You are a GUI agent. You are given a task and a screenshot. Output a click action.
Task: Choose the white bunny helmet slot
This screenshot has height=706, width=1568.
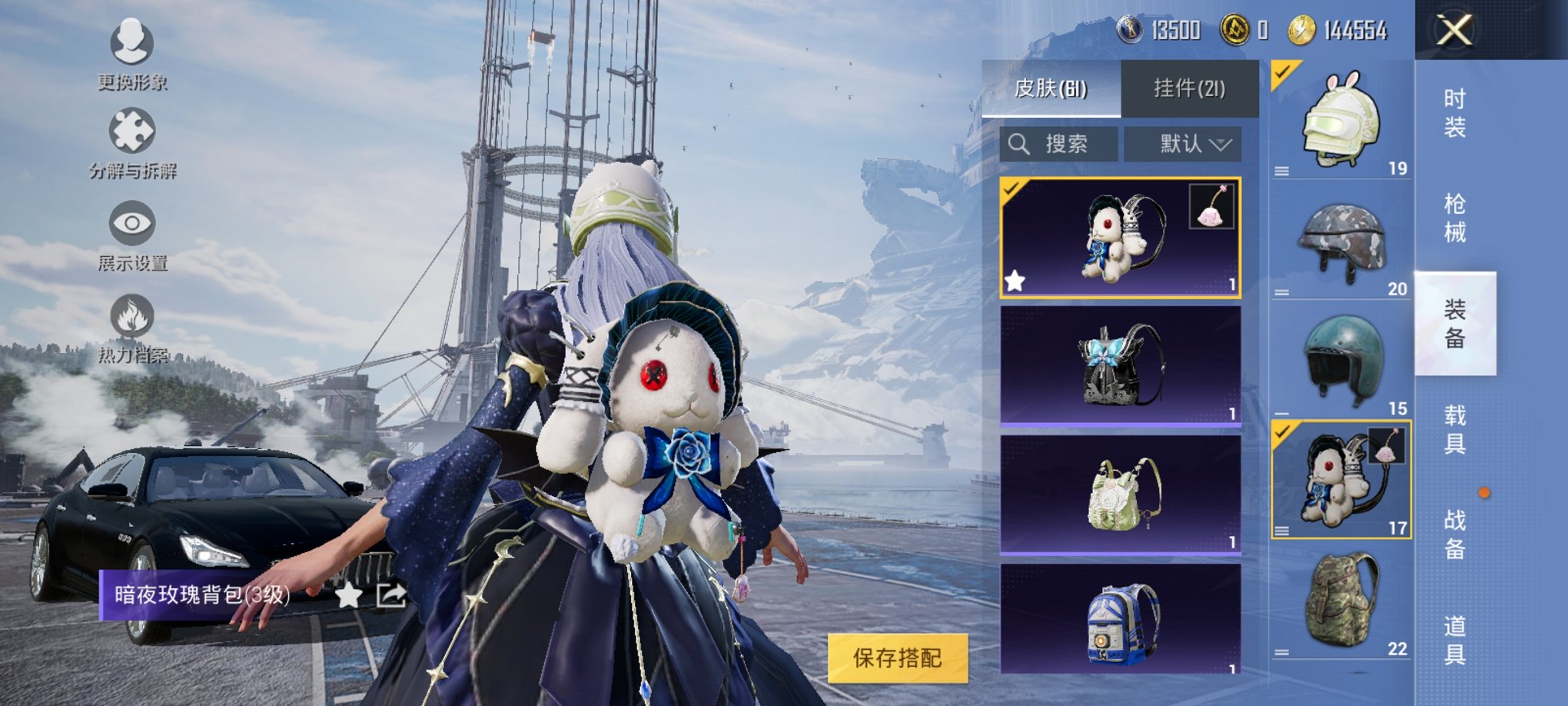click(x=1341, y=121)
